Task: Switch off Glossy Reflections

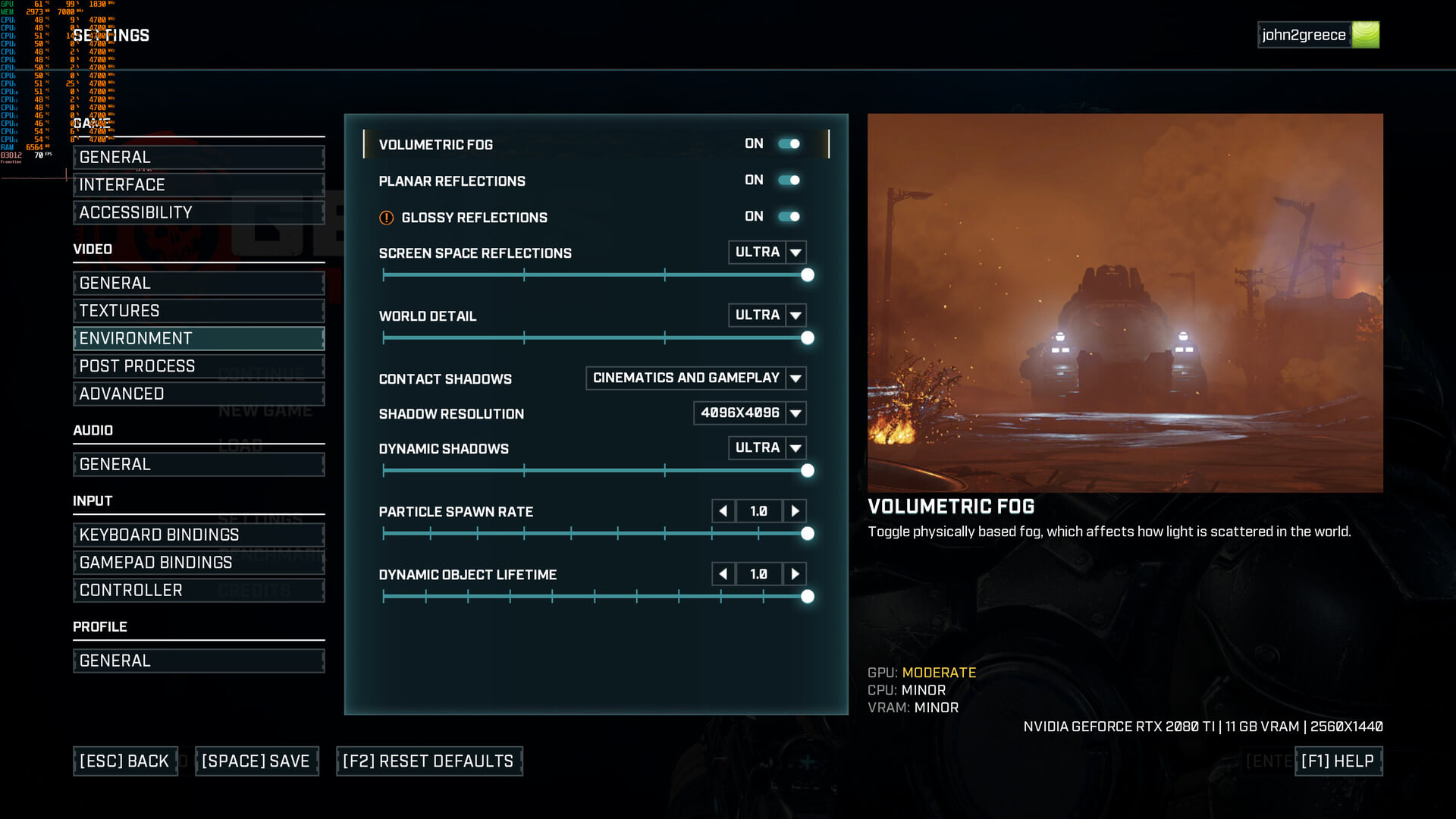Action: pyautogui.click(x=789, y=217)
